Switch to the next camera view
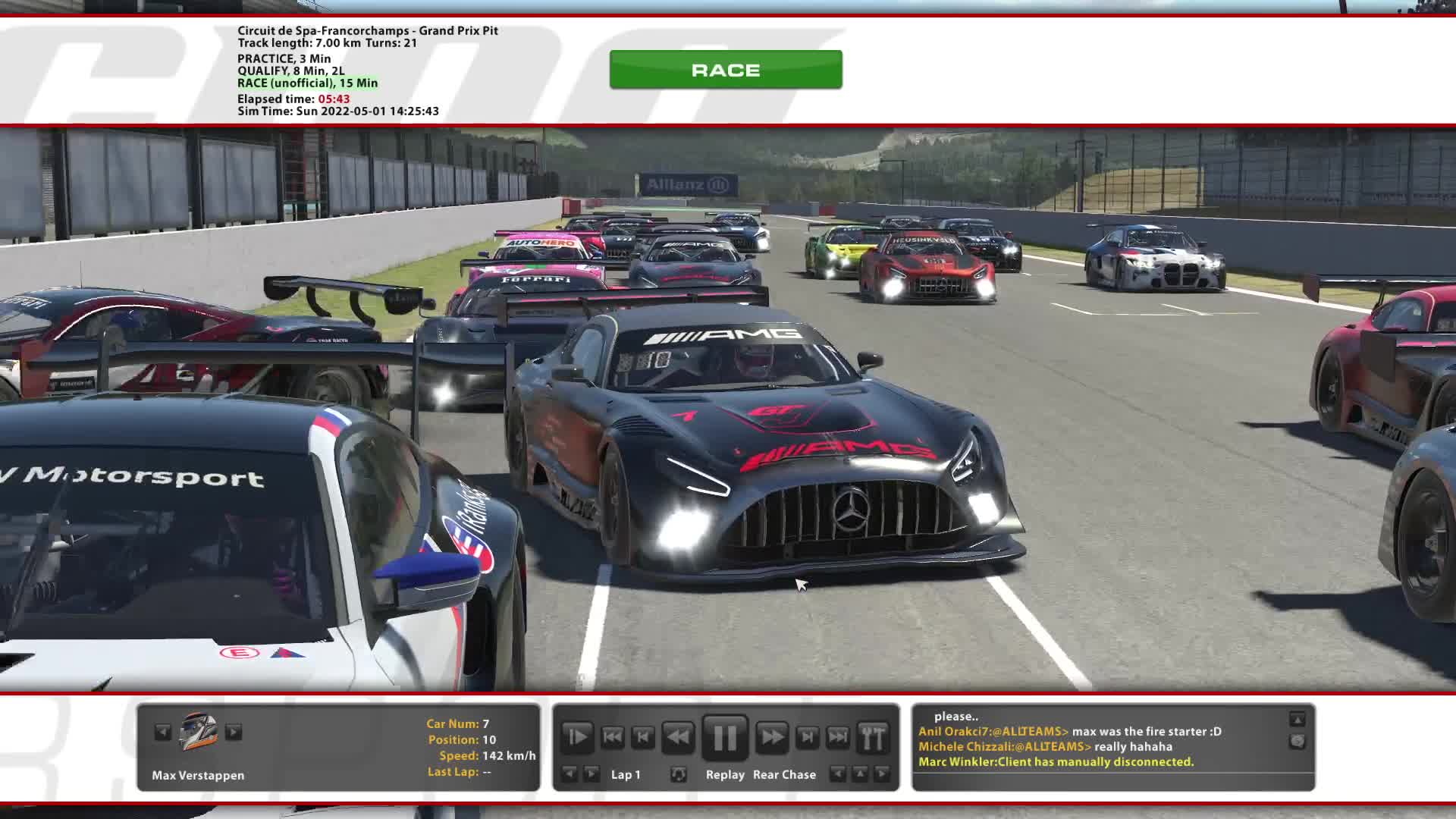1456x819 pixels. pos(881,774)
